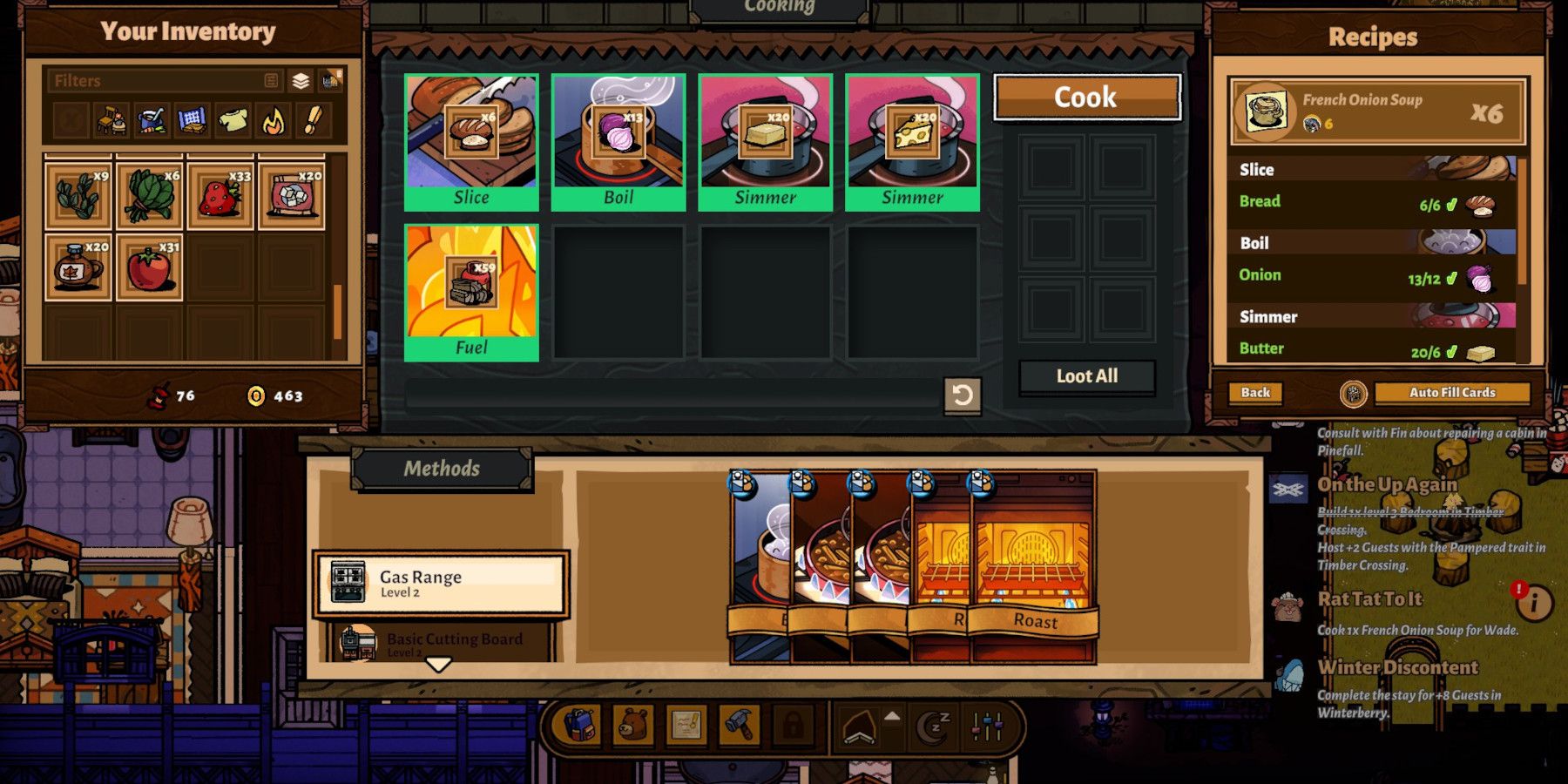Select the hammer build icon
1568x784 pixels.
pos(739,725)
